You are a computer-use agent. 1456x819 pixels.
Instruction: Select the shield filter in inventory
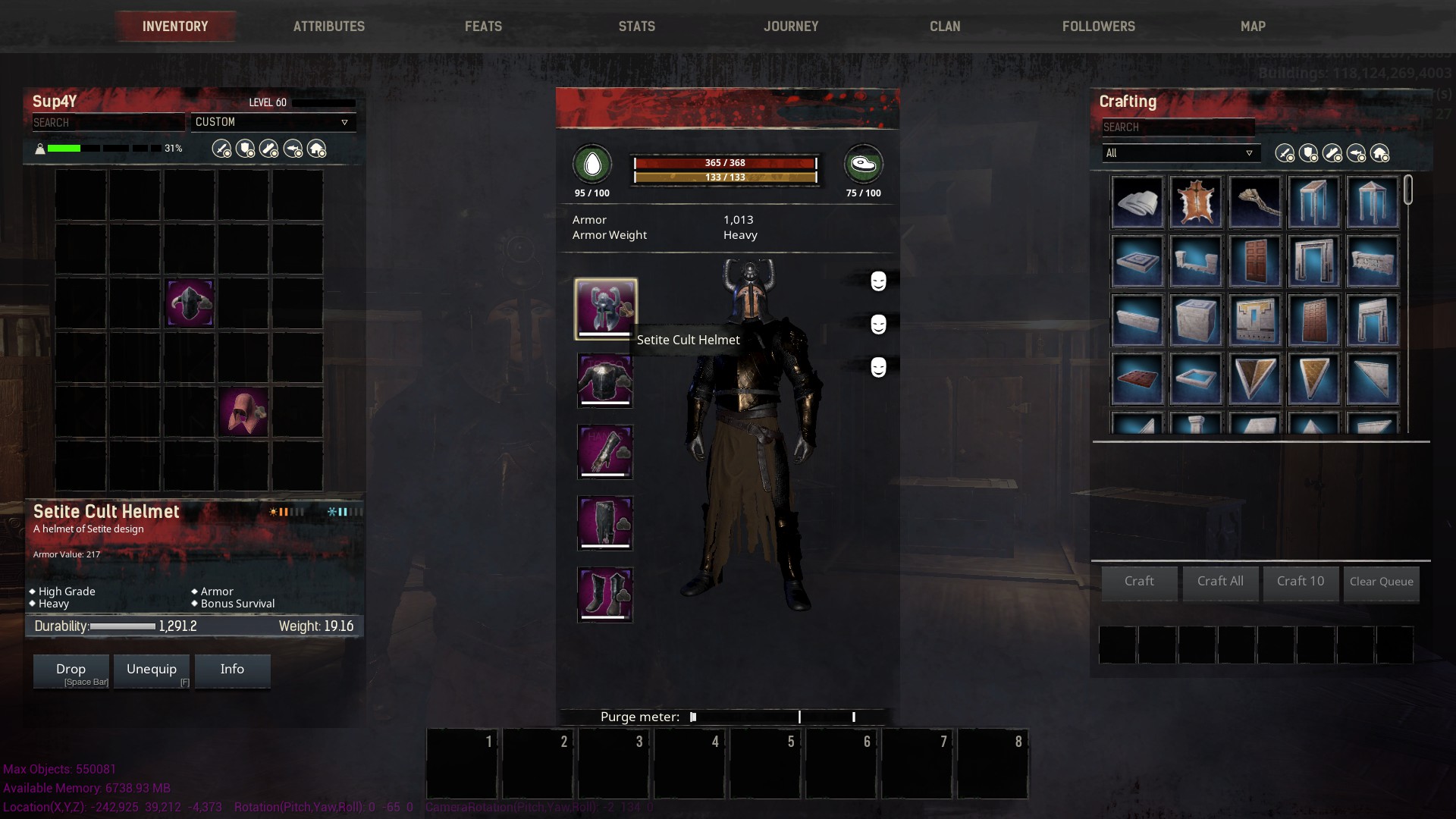tap(244, 149)
